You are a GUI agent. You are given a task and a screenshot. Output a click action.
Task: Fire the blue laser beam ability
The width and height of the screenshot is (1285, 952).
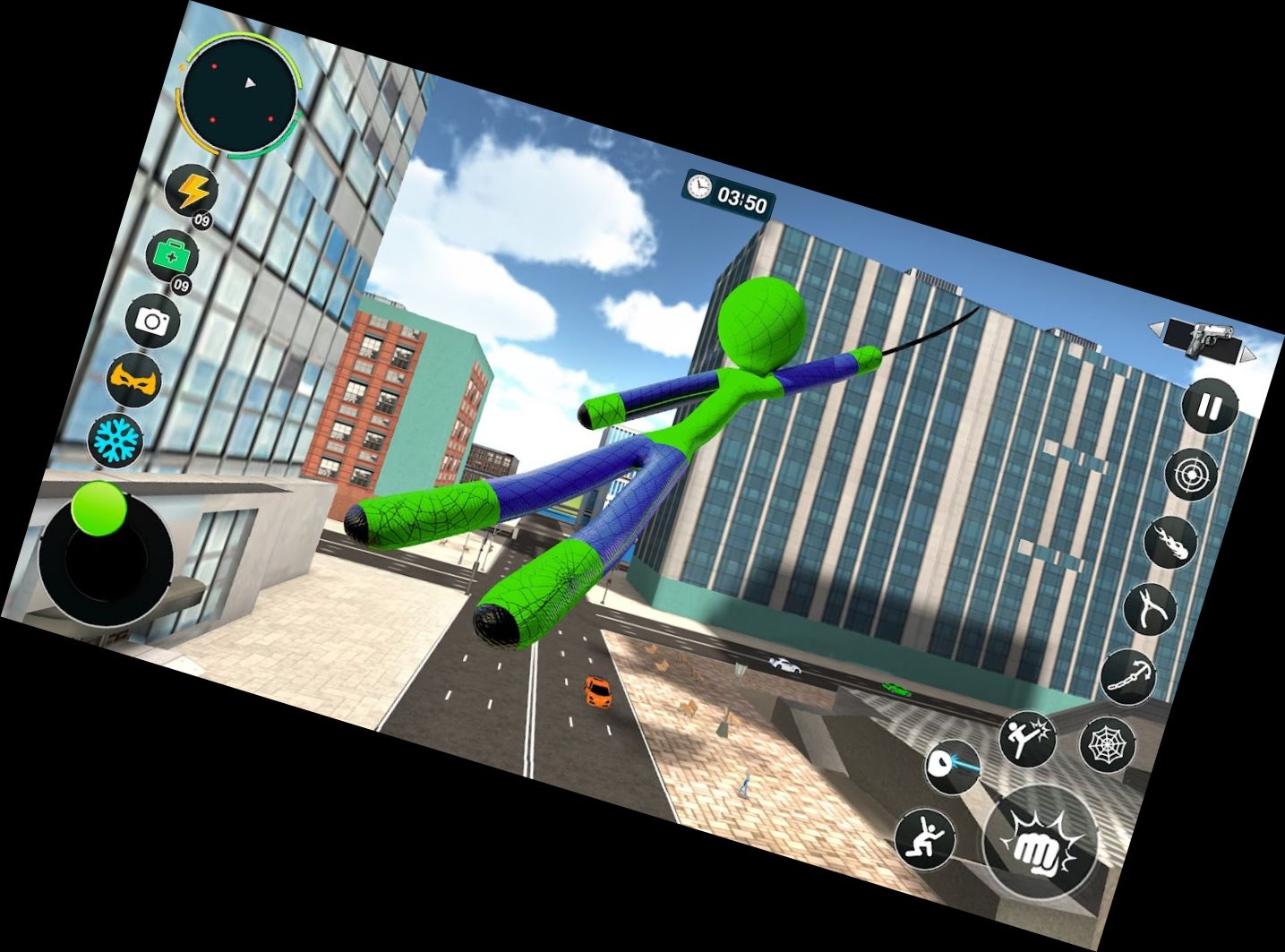tap(953, 767)
